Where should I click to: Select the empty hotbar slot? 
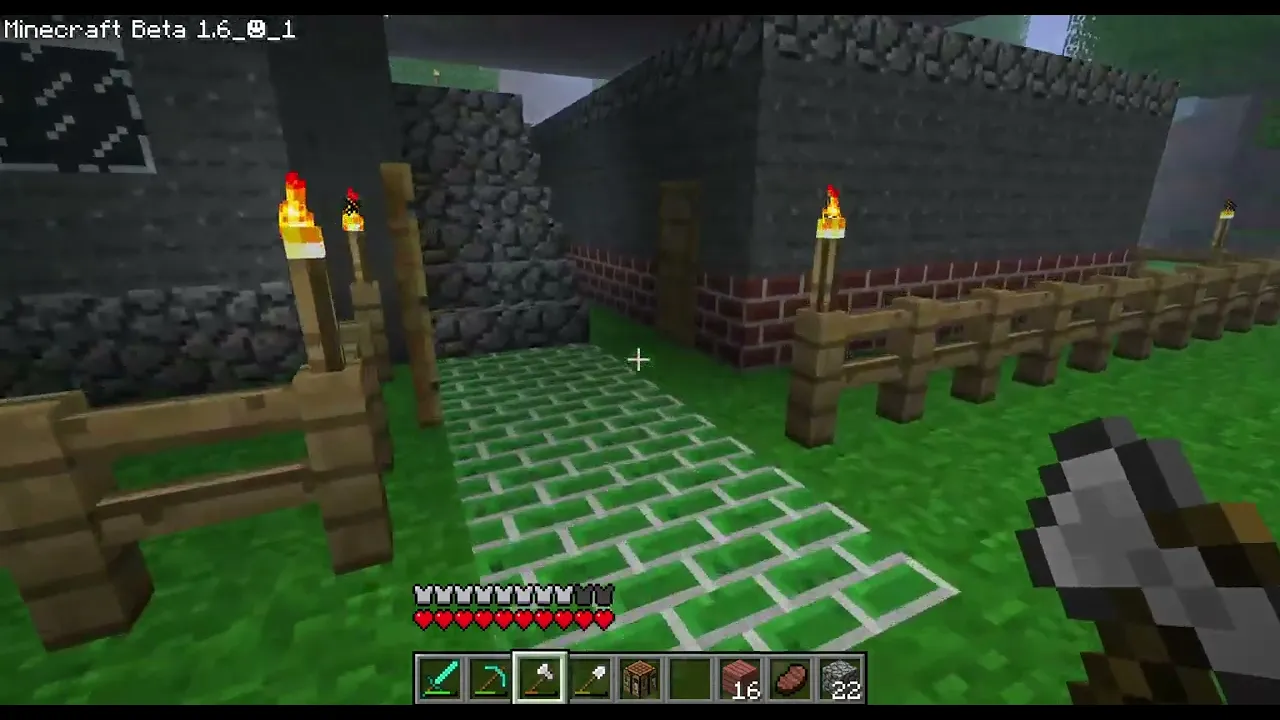coord(690,678)
